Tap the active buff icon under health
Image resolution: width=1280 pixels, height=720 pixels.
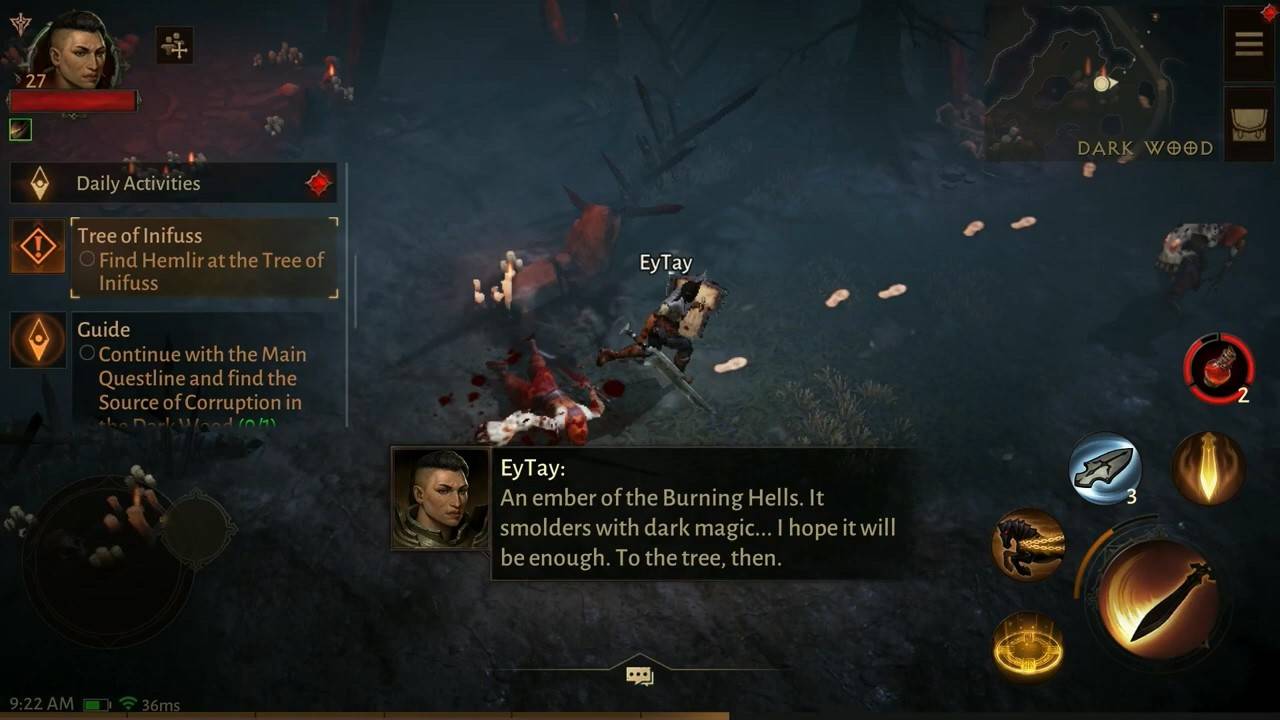[x=20, y=129]
